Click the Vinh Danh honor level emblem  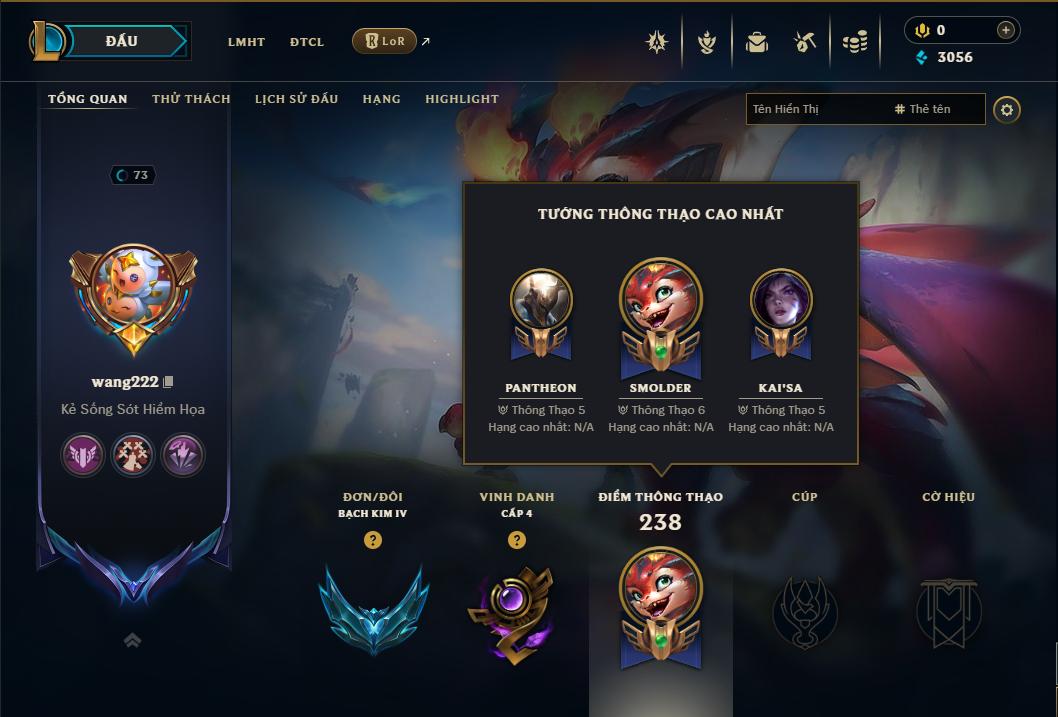(x=516, y=612)
